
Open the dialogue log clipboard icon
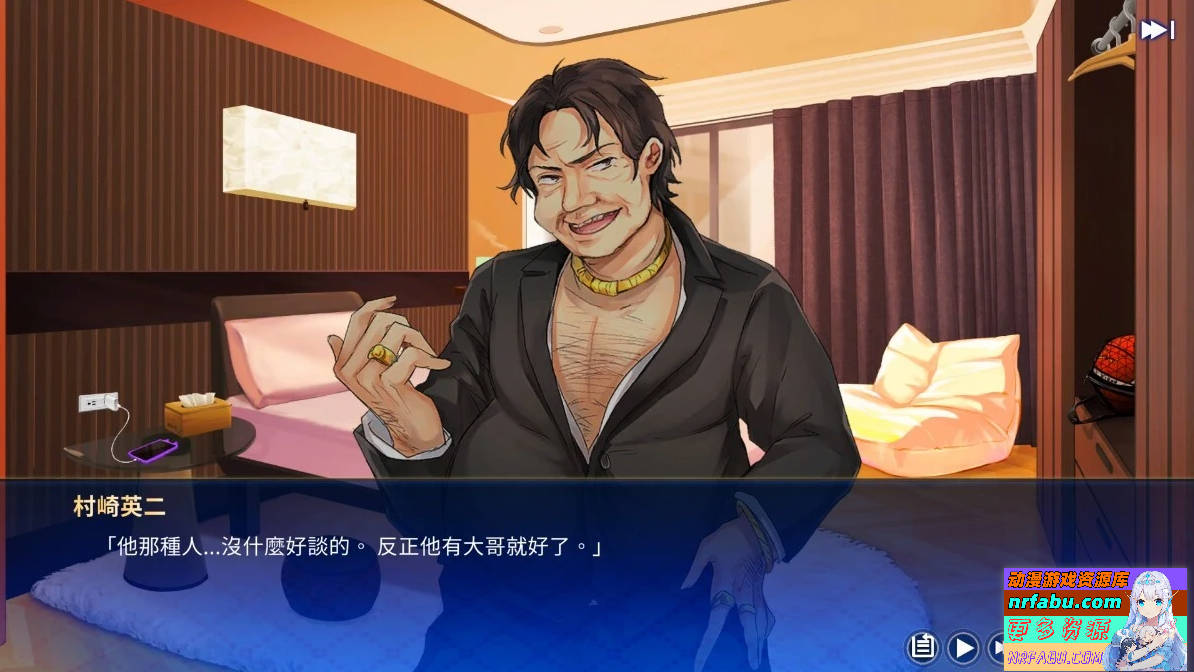point(923,647)
